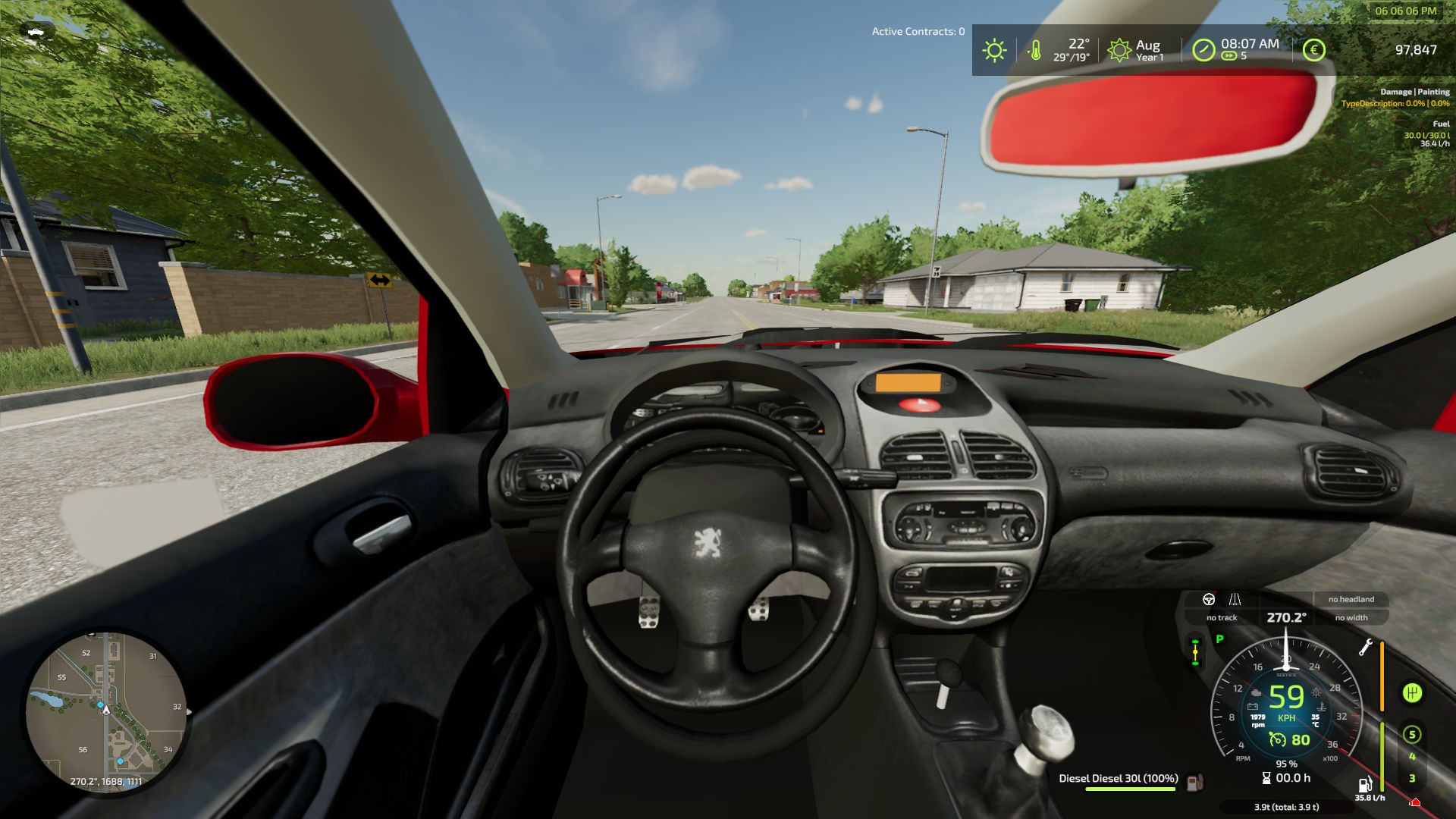Click the game clock icon

[1203, 51]
